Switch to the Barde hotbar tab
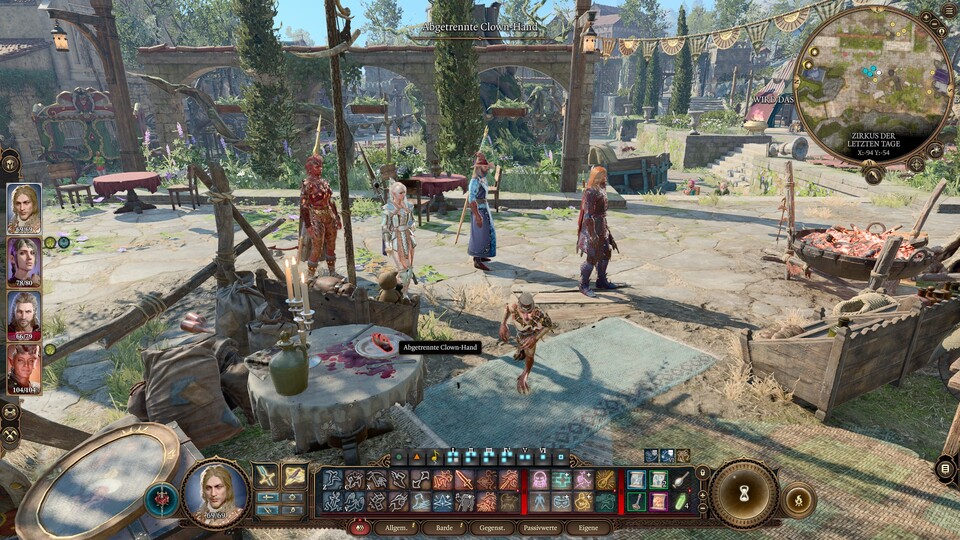Screen dimensions: 960x540 click(448, 527)
